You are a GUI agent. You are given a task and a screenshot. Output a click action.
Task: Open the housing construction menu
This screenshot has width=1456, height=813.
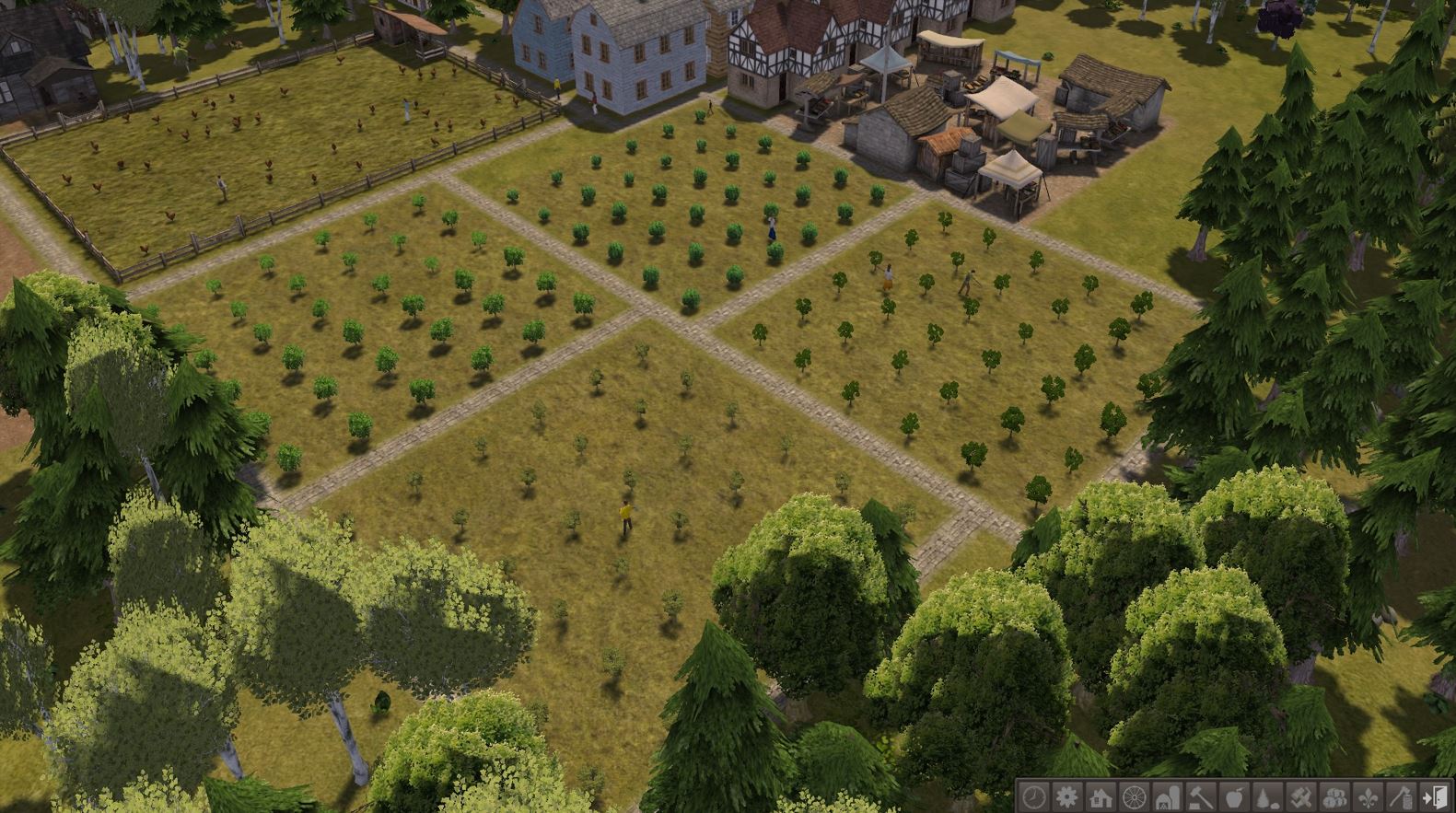click(x=1100, y=797)
